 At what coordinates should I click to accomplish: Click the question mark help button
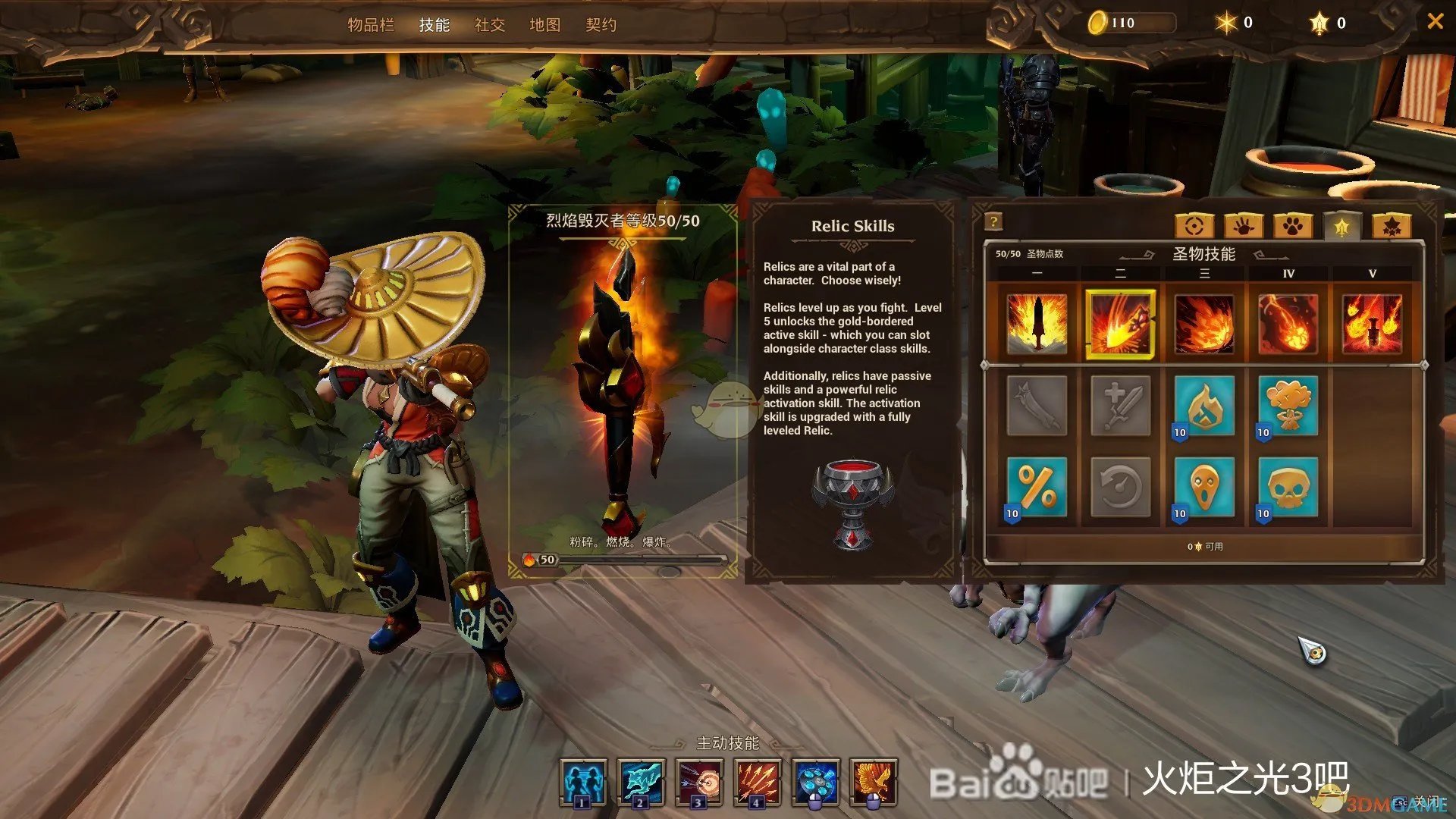993,221
